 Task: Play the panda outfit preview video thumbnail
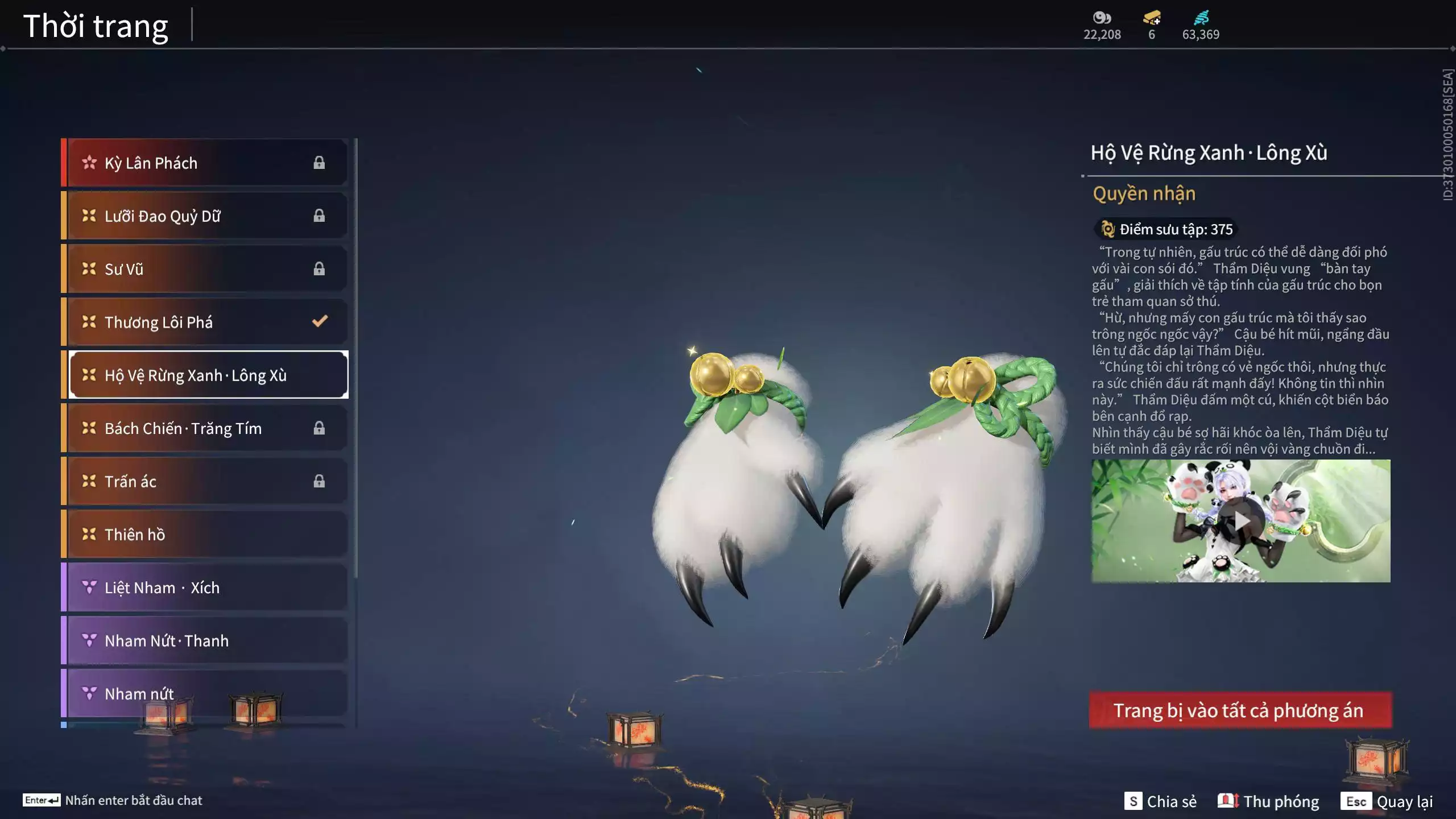click(x=1242, y=519)
